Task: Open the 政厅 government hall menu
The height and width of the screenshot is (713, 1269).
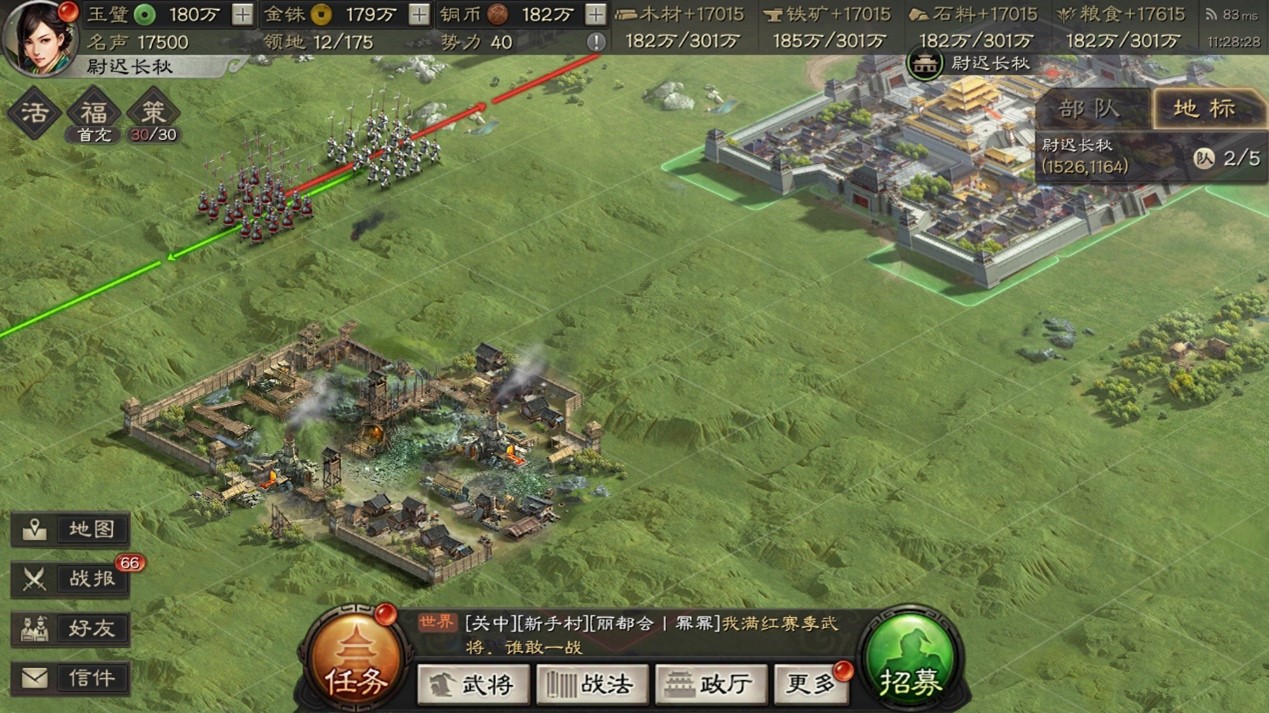Action: [710, 685]
